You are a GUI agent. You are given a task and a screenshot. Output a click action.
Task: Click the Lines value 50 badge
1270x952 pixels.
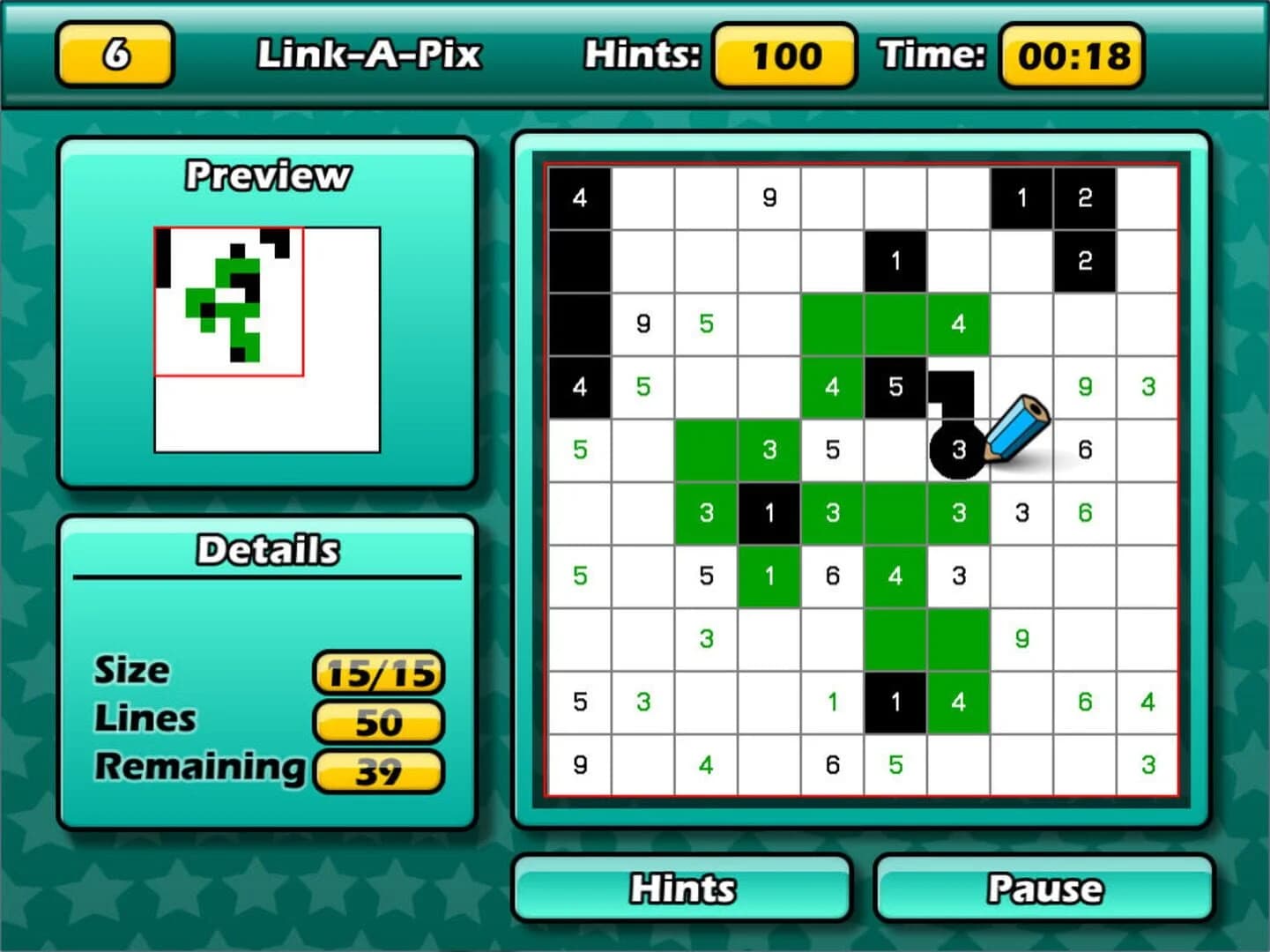379,722
